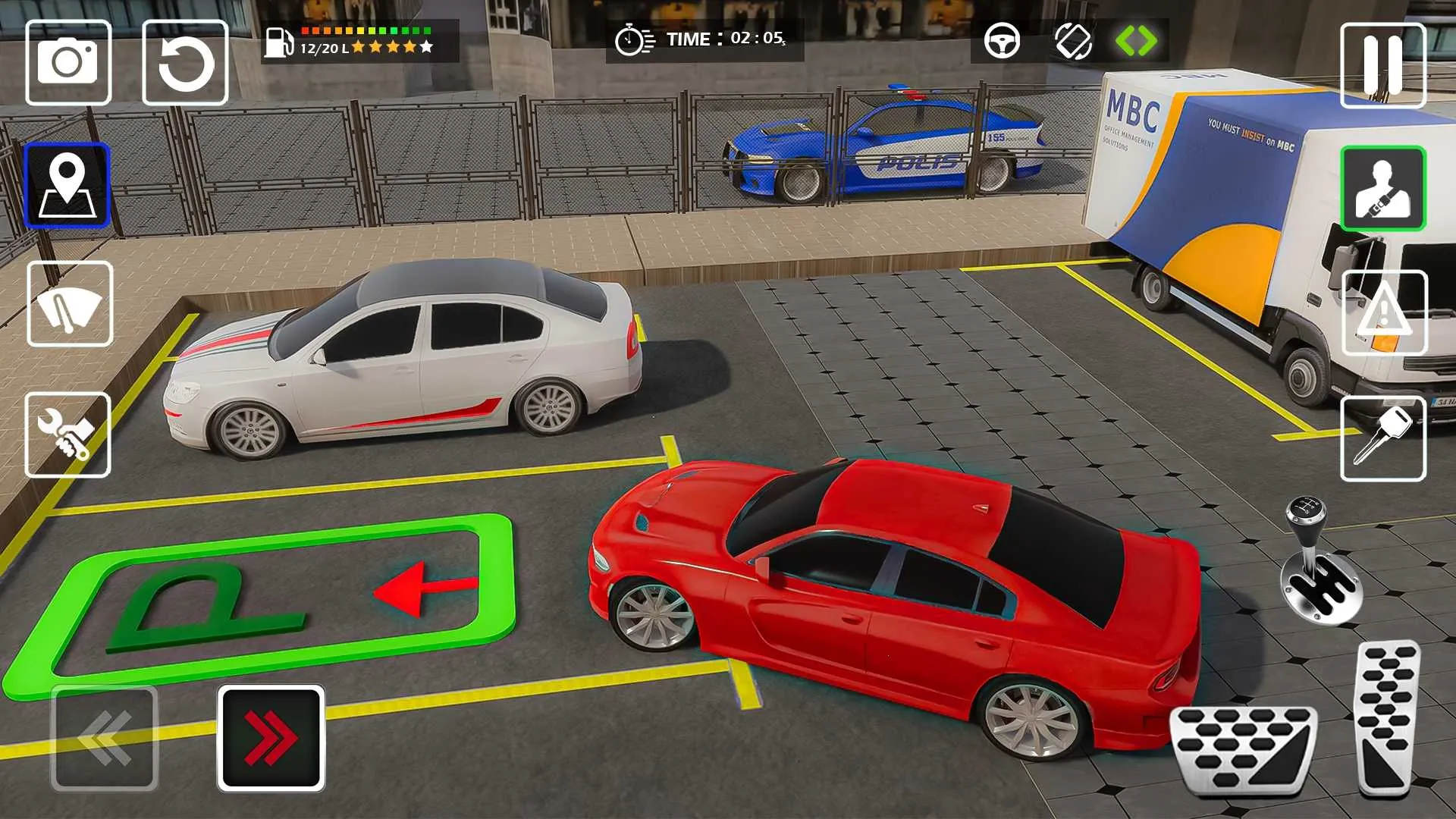Steer left with the gray arrow button

pos(105,738)
